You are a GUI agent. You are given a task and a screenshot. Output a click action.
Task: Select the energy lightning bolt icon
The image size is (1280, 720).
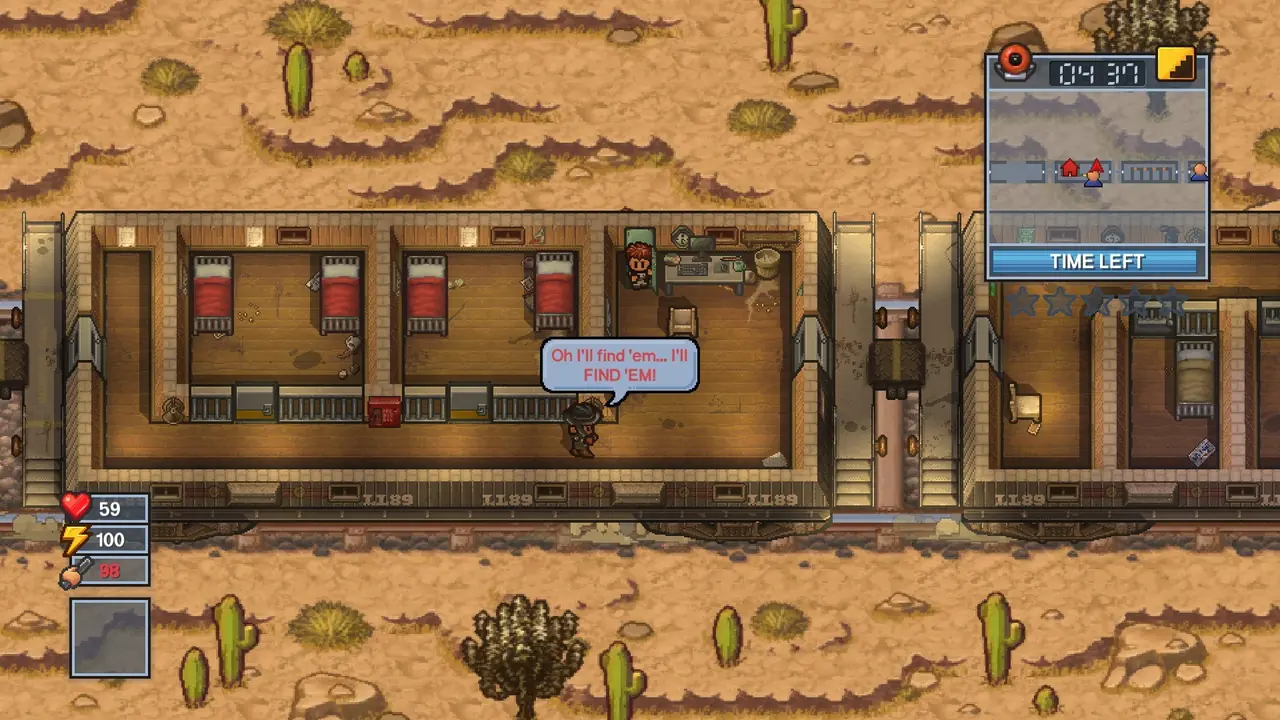[75, 540]
